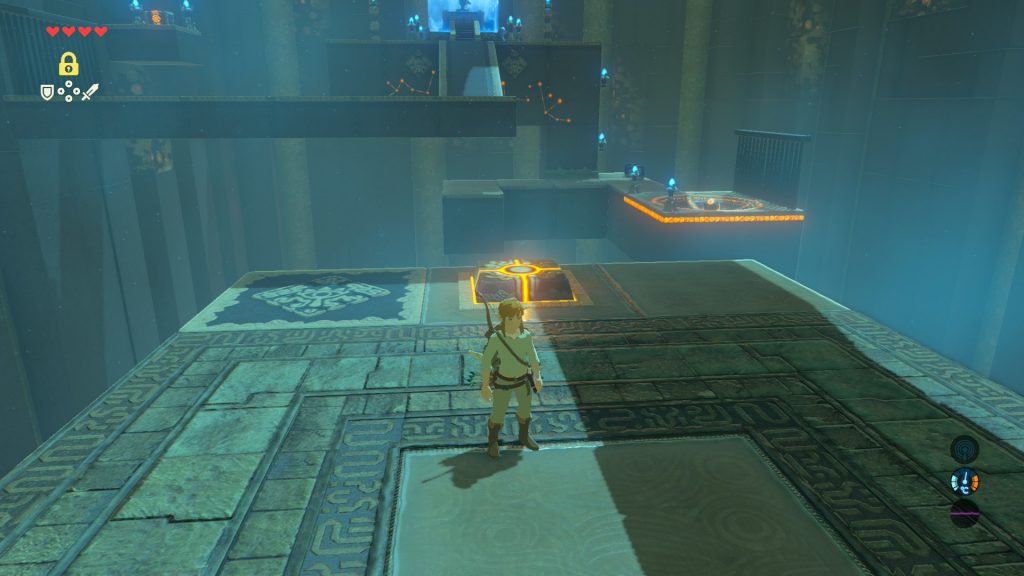Click the Sheikah Sensor signal icon
Screen dimensions: 1024x576
click(964, 449)
